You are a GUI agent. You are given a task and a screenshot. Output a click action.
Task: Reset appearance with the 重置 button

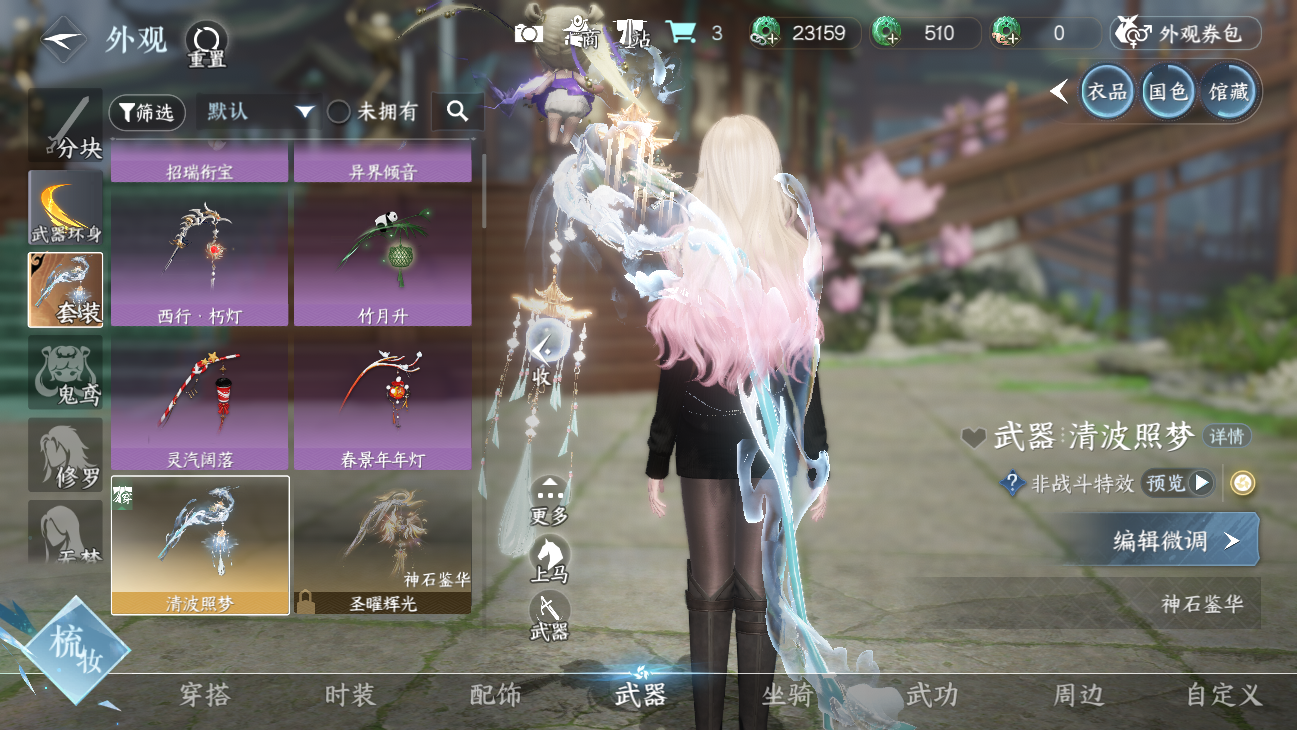click(207, 43)
